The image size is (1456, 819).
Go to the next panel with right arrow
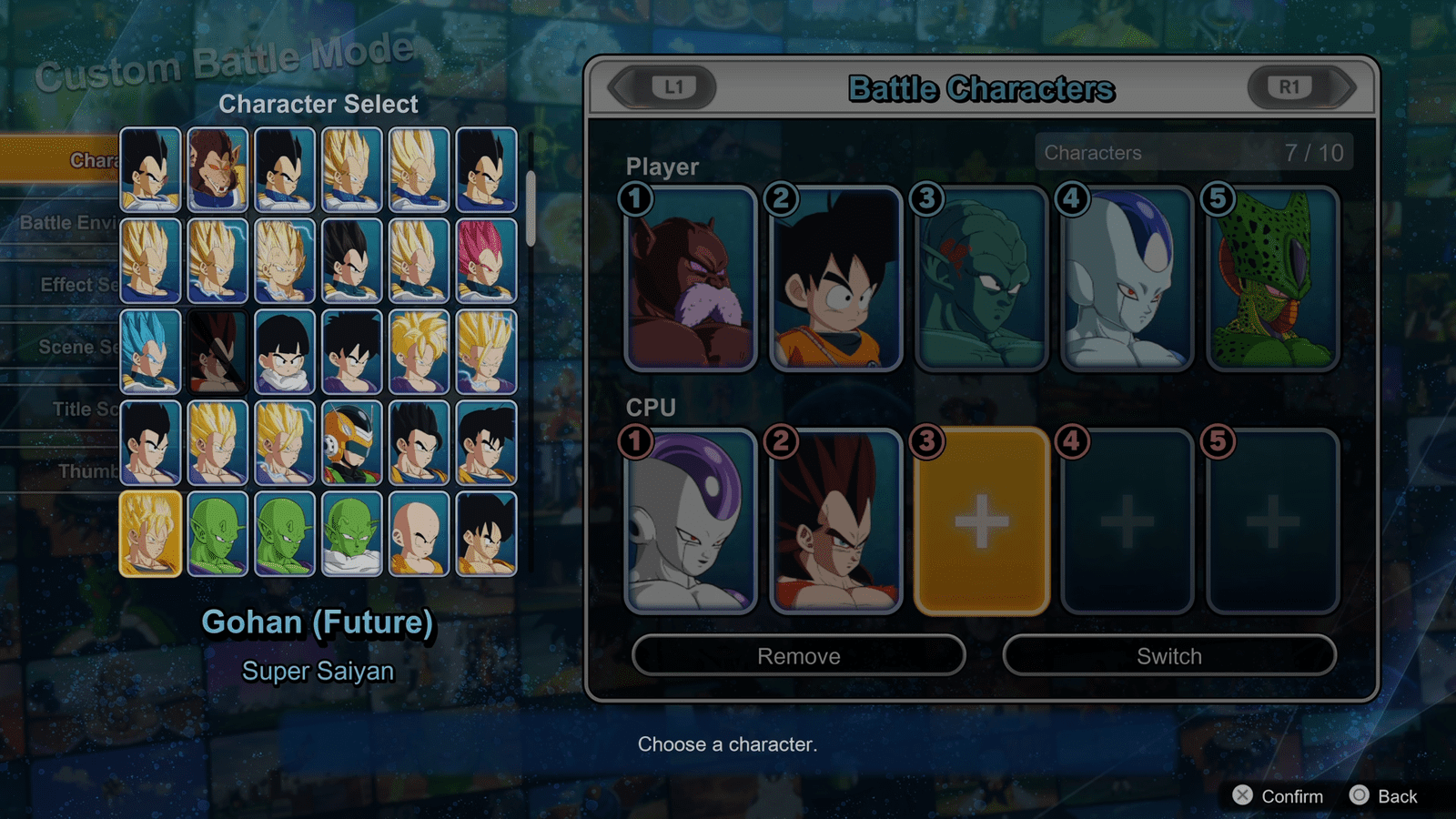point(1300,87)
